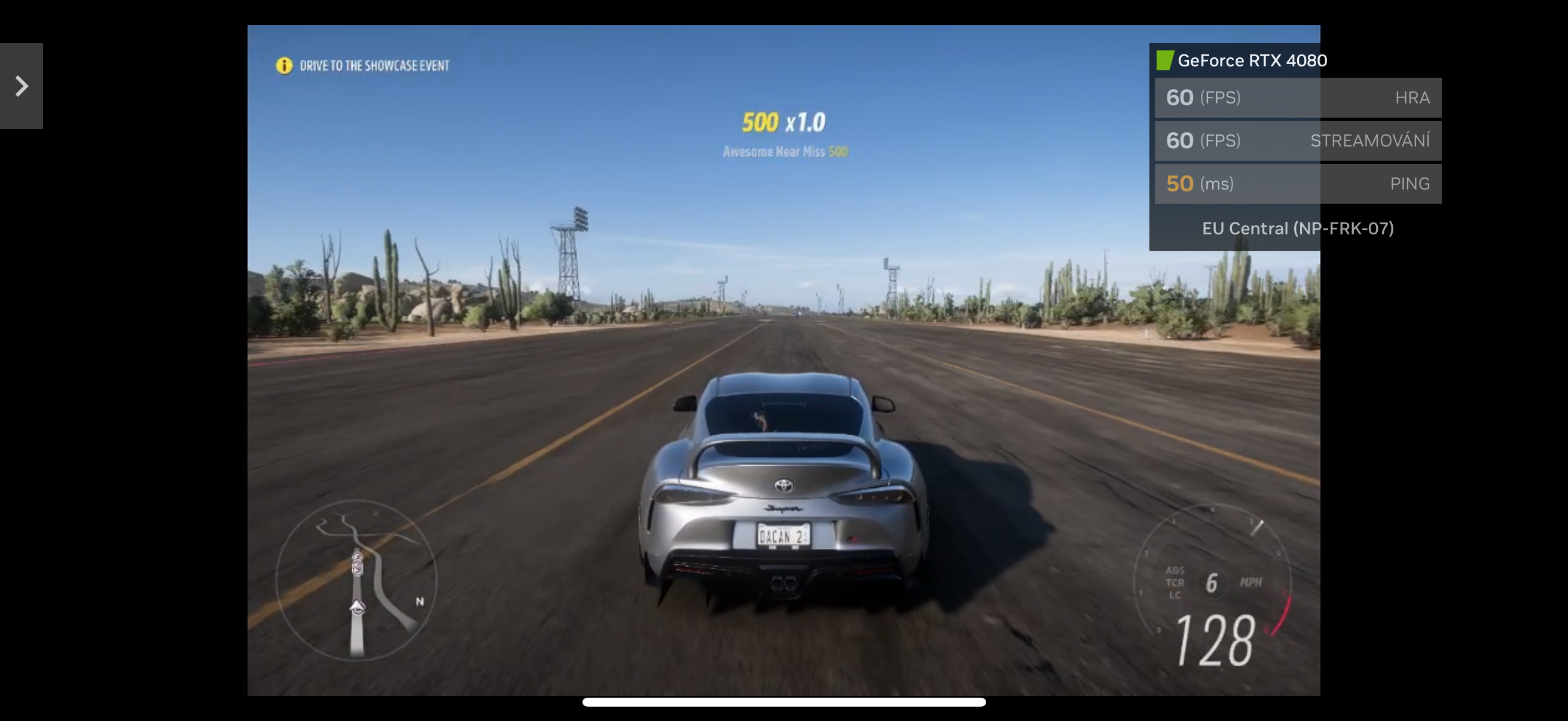1568x721 pixels.
Task: Select the EU Central (NP-FRK-07) server label
Action: [x=1297, y=228]
